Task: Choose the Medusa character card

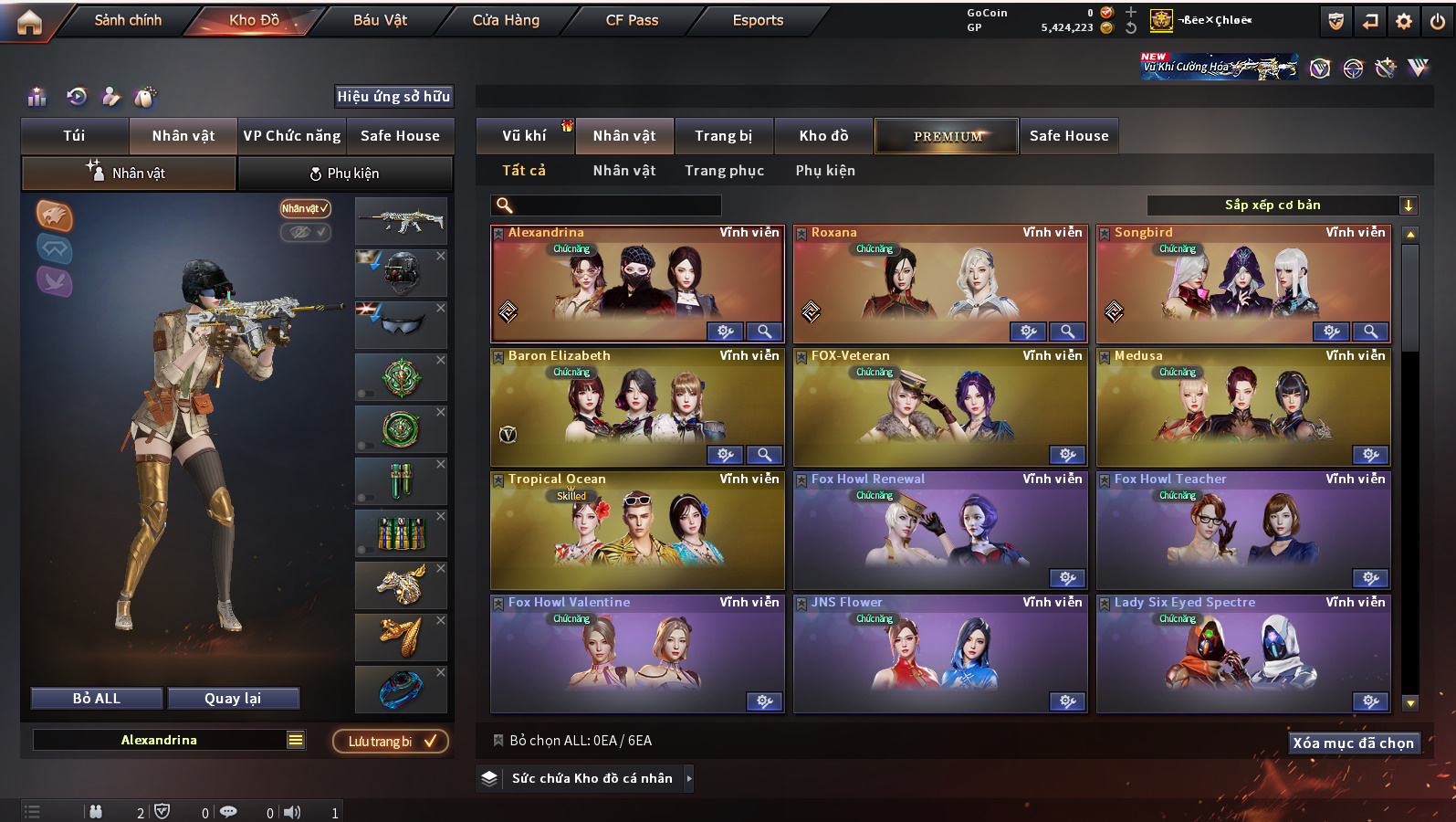Action: coord(1243,407)
